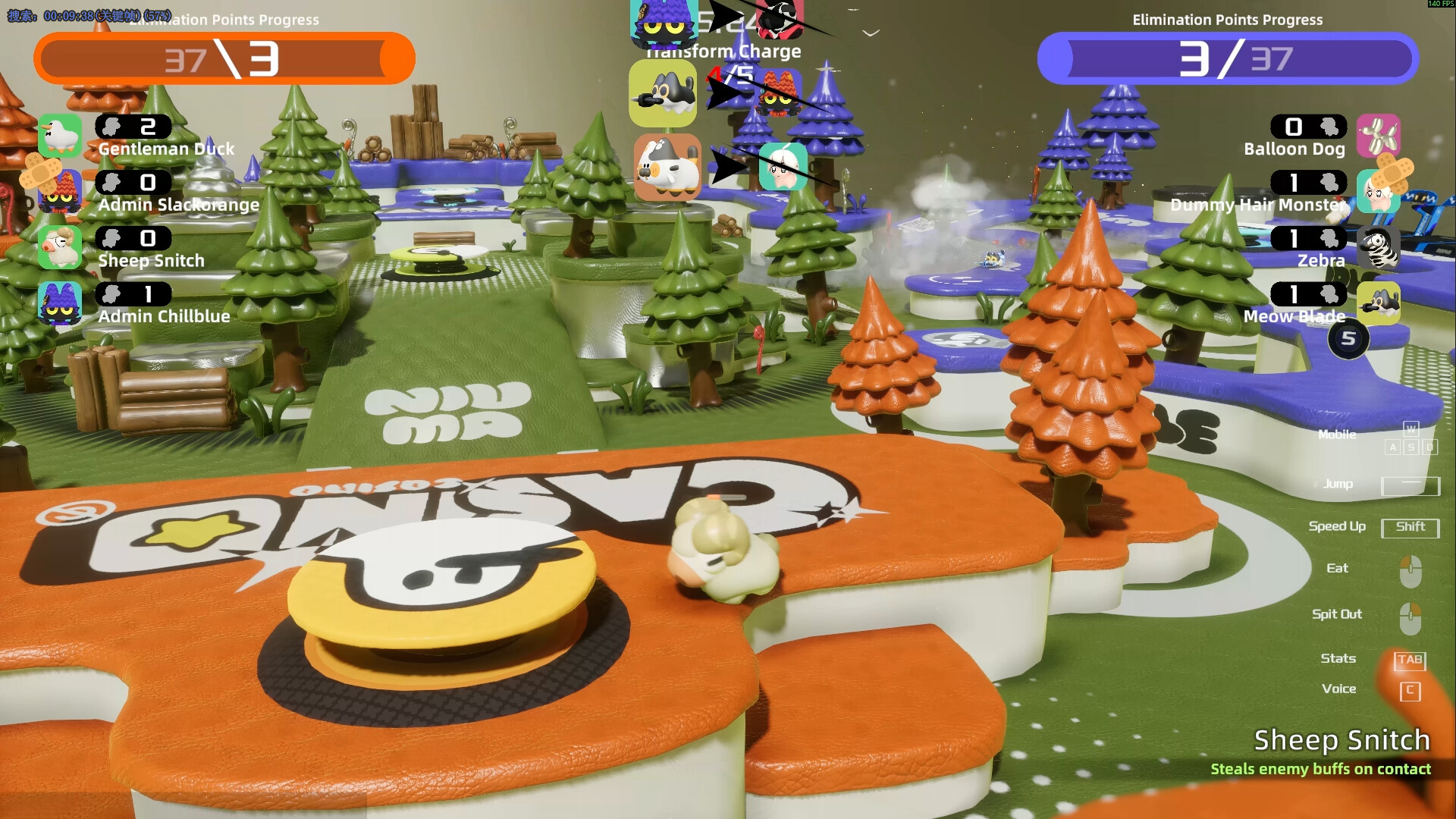Choose the Sheep Snitch player avatar

[x=60, y=247]
